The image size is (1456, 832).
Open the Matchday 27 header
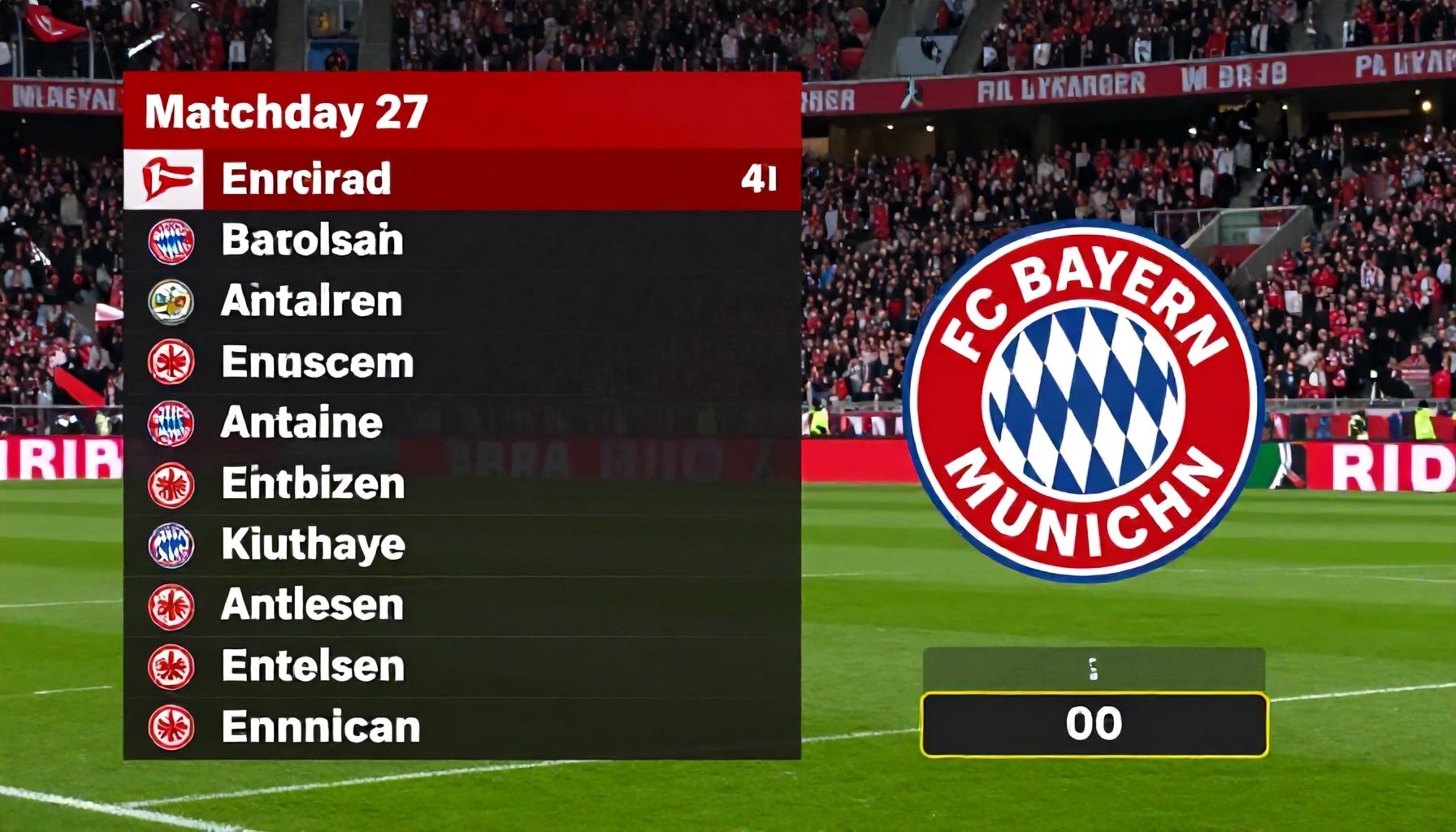point(461,111)
